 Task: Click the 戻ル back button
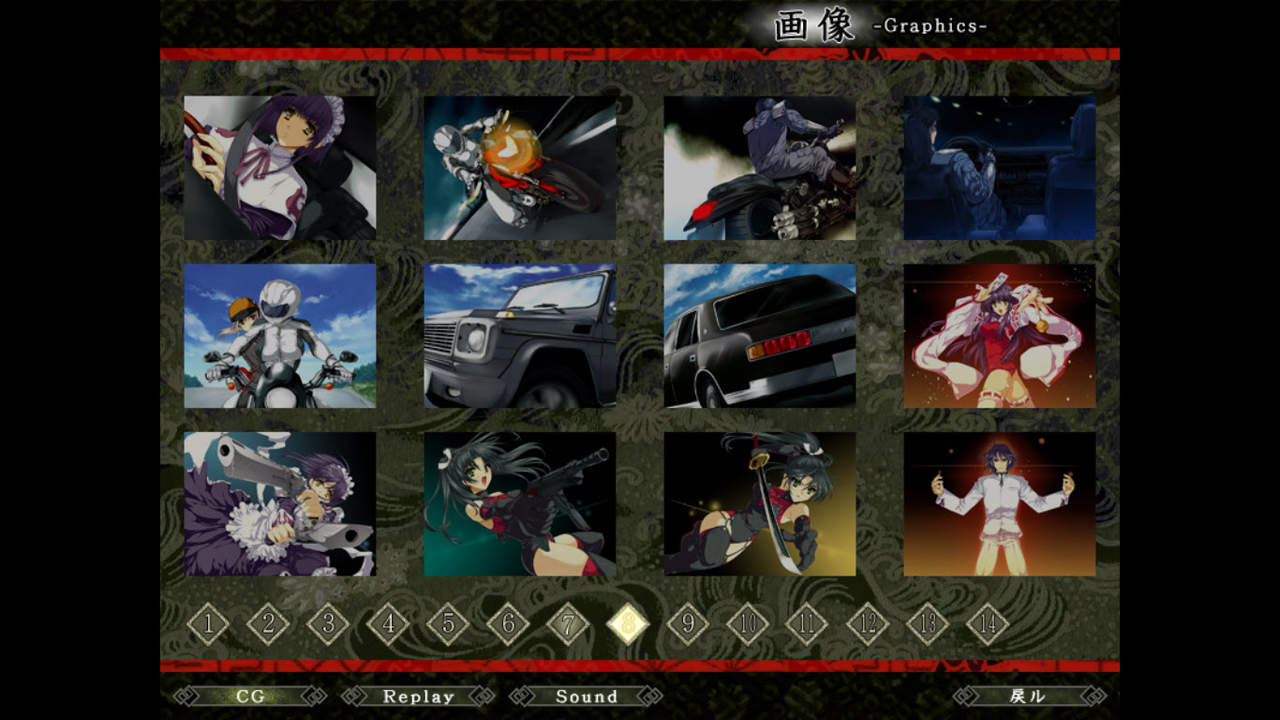tap(1029, 696)
